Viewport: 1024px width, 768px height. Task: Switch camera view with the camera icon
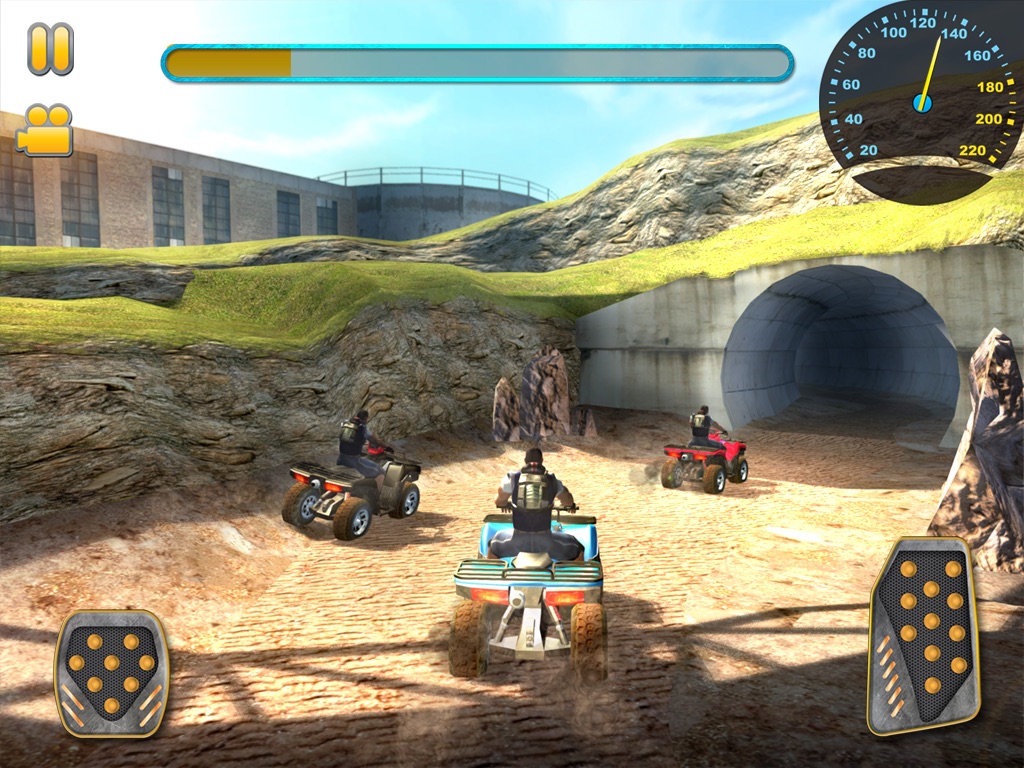45,130
